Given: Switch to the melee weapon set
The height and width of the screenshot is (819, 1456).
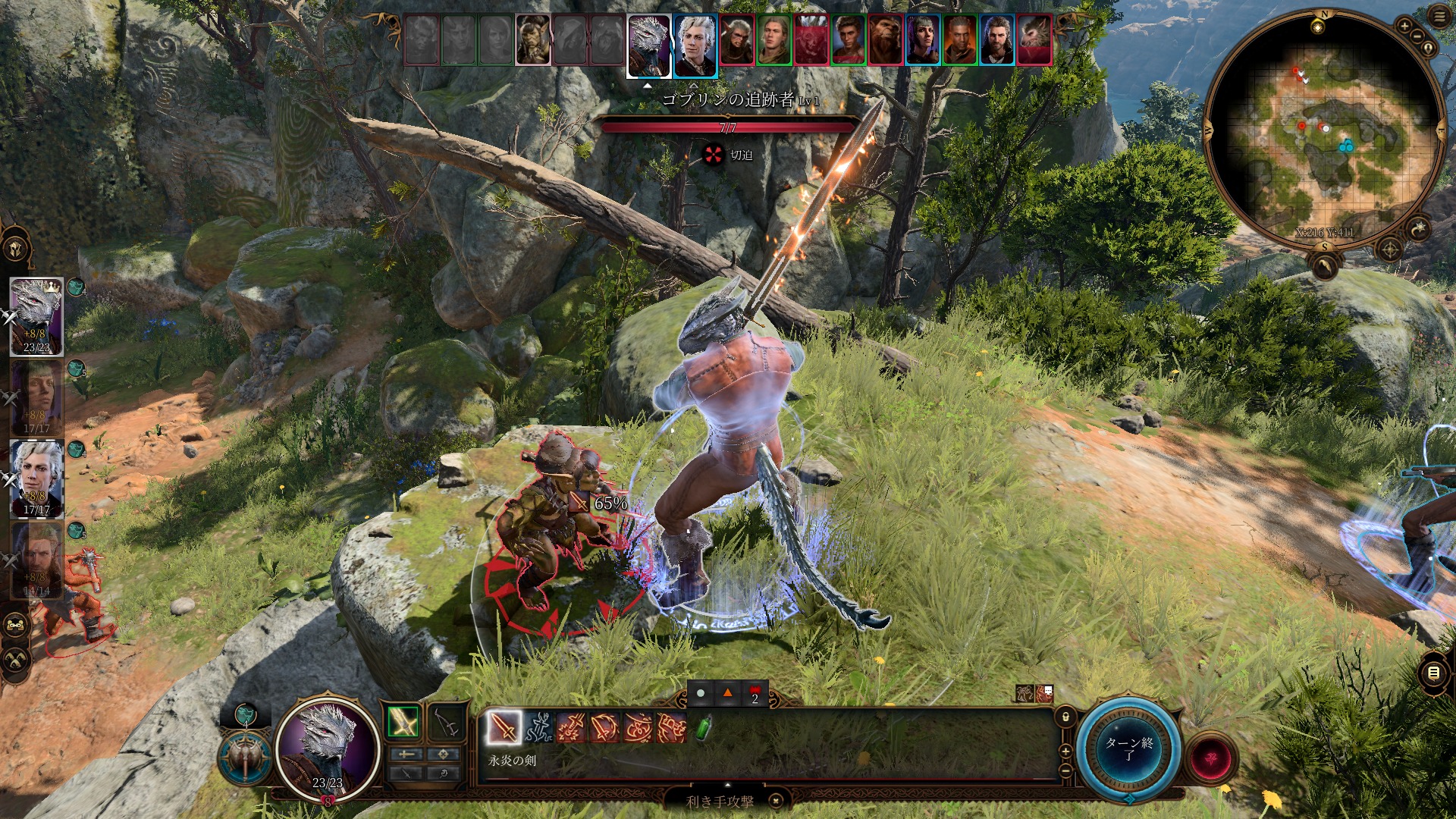Looking at the screenshot, I should (x=404, y=723).
